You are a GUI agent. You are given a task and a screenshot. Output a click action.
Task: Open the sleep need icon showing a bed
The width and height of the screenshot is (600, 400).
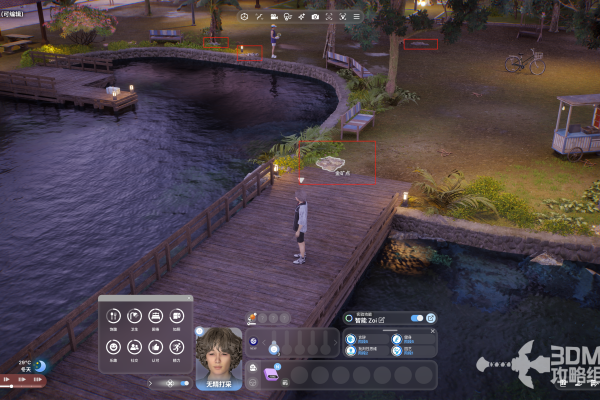(154, 315)
